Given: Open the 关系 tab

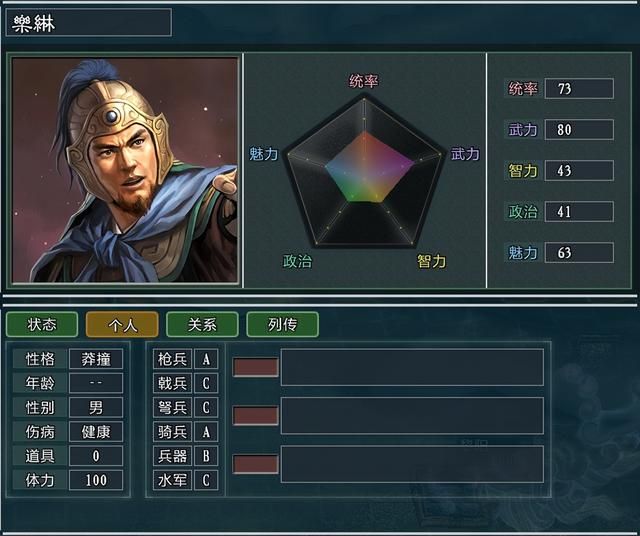Looking at the screenshot, I should pyautogui.click(x=202, y=324).
